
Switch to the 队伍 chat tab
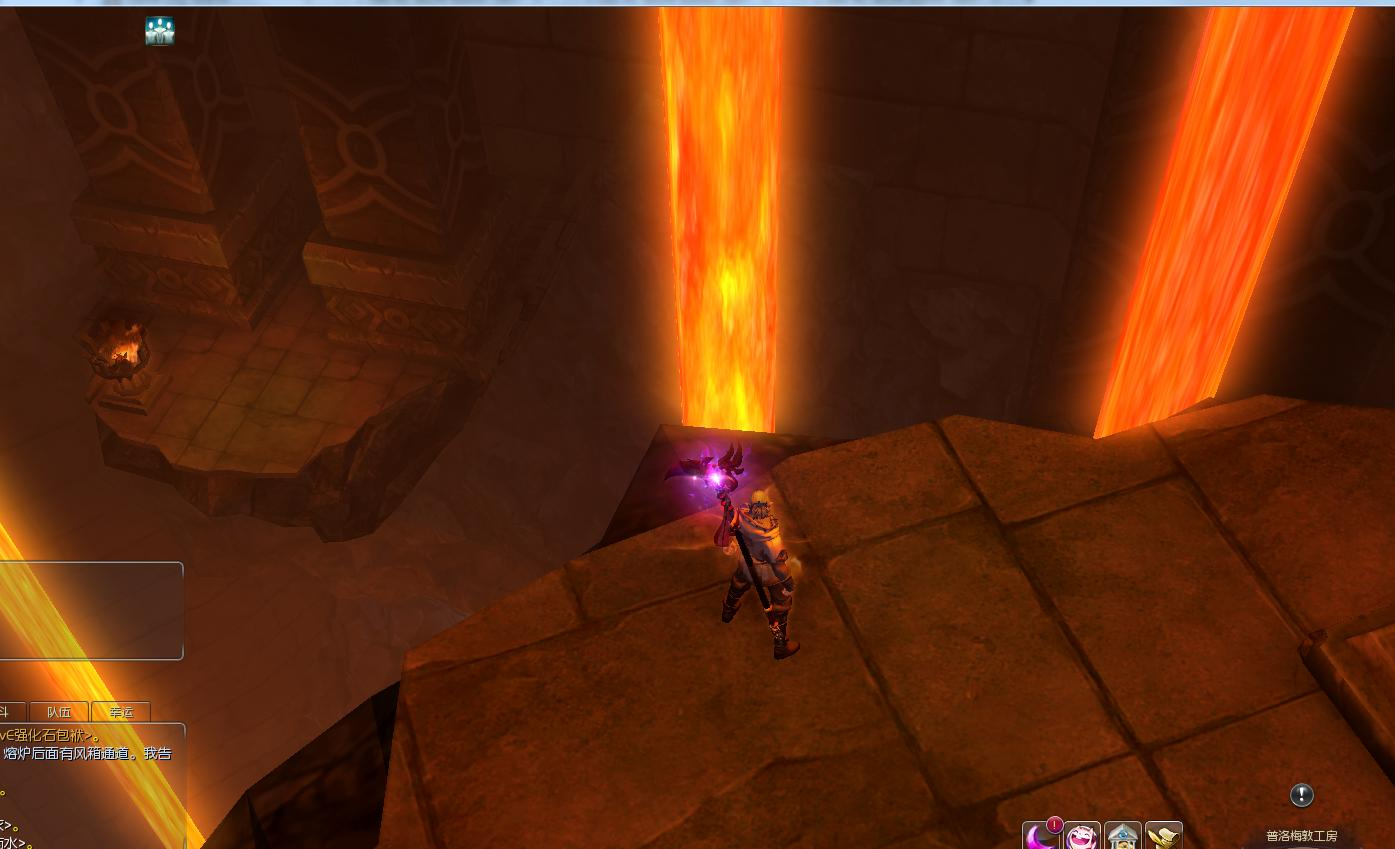pos(59,712)
